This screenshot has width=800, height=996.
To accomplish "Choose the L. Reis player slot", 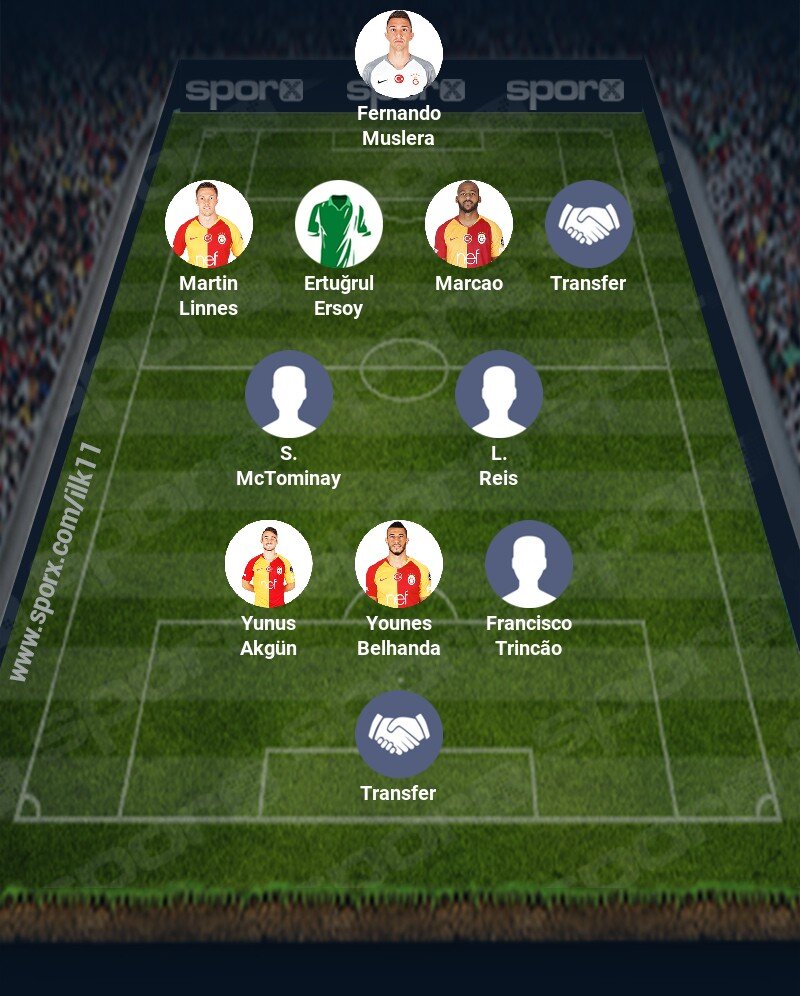I will coord(499,394).
